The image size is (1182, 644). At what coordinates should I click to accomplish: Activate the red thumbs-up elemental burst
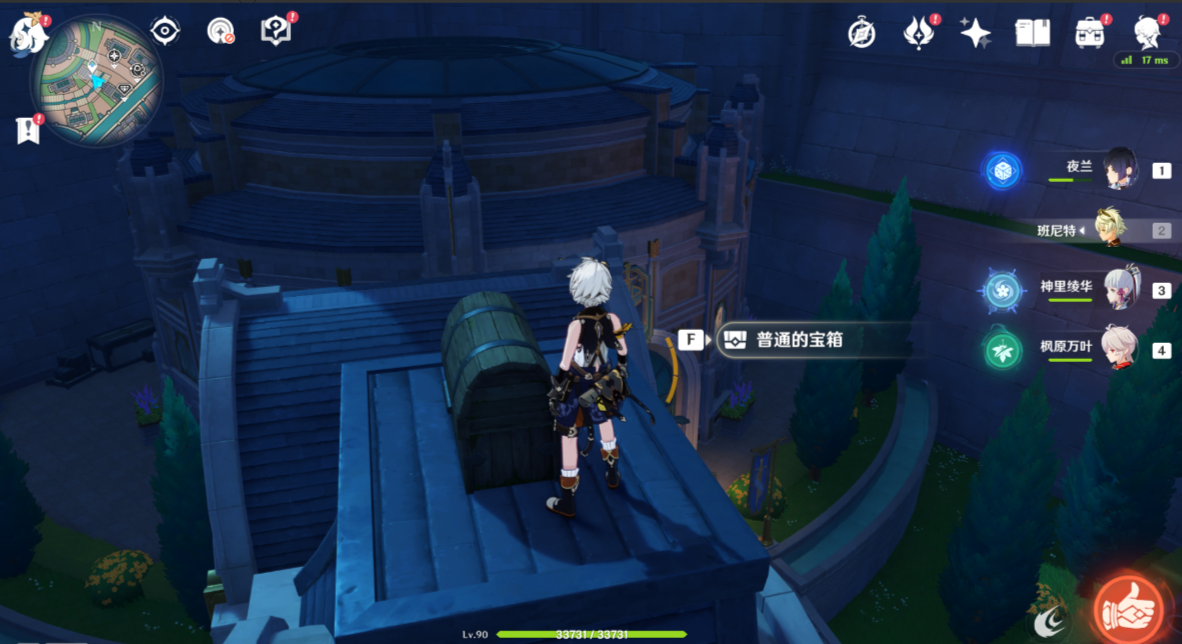[1129, 608]
